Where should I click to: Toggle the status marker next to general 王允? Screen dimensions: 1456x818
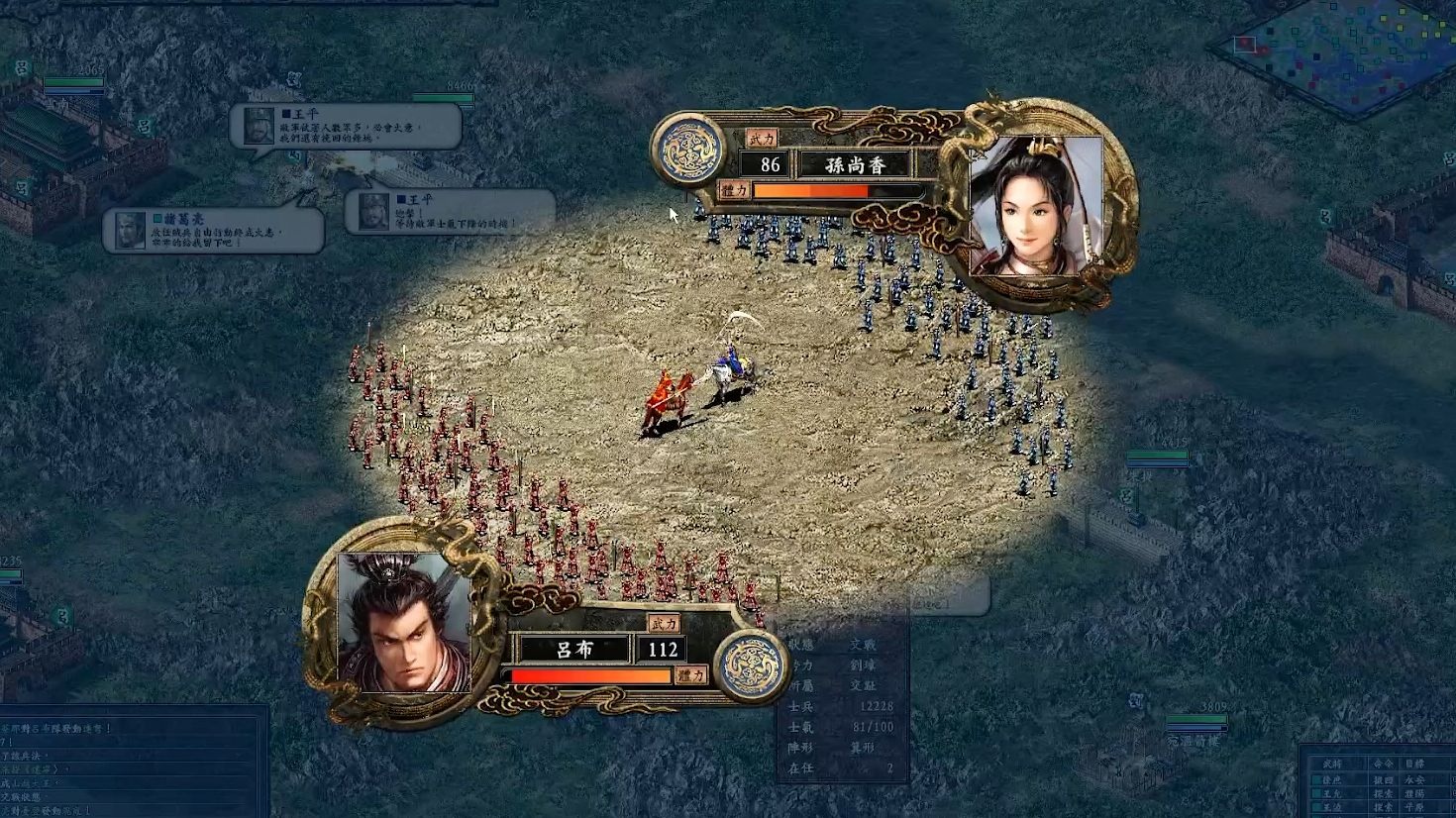point(1316,792)
